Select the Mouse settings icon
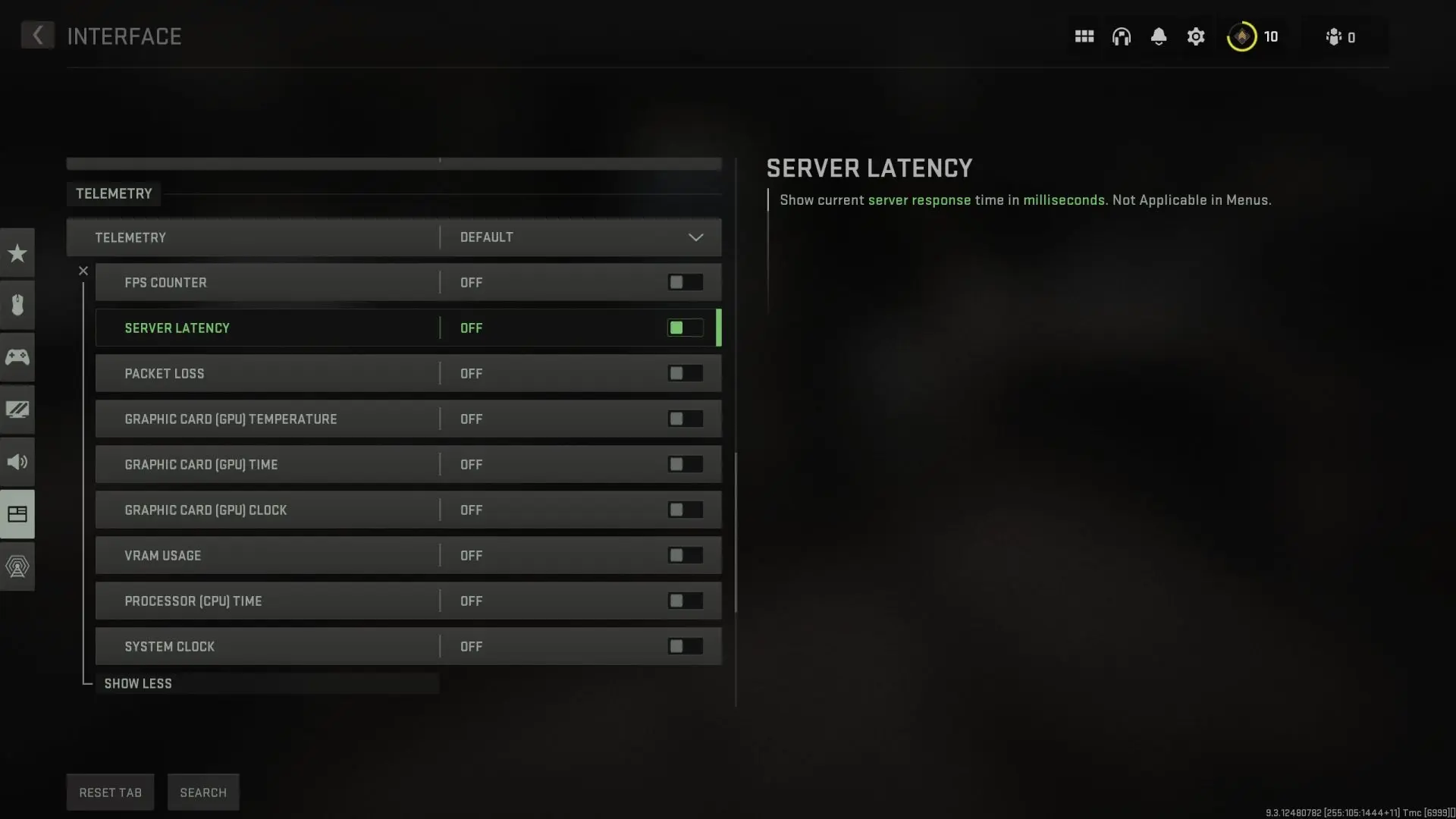This screenshot has height=819, width=1456. pyautogui.click(x=17, y=305)
